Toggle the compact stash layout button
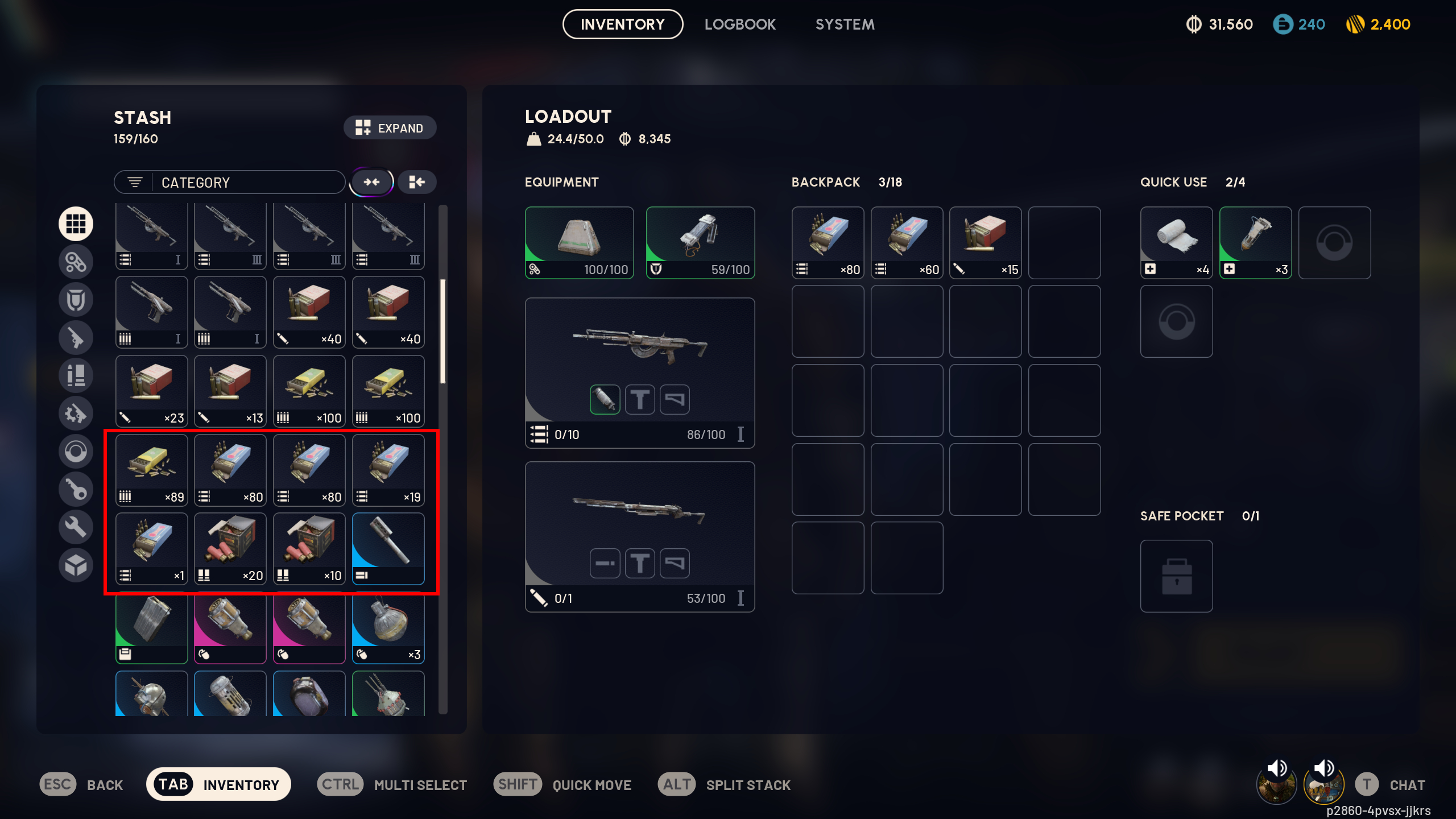The height and width of the screenshot is (819, 1456). click(416, 182)
